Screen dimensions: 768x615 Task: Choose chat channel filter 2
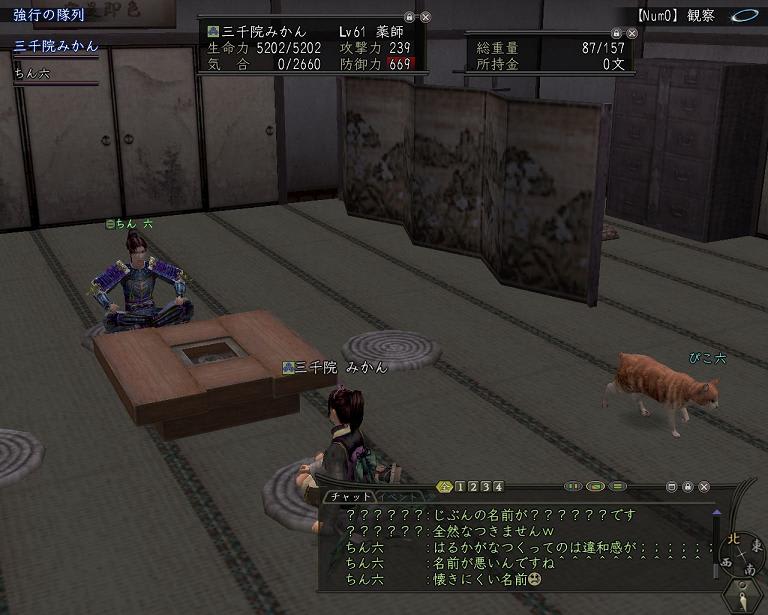click(x=473, y=487)
